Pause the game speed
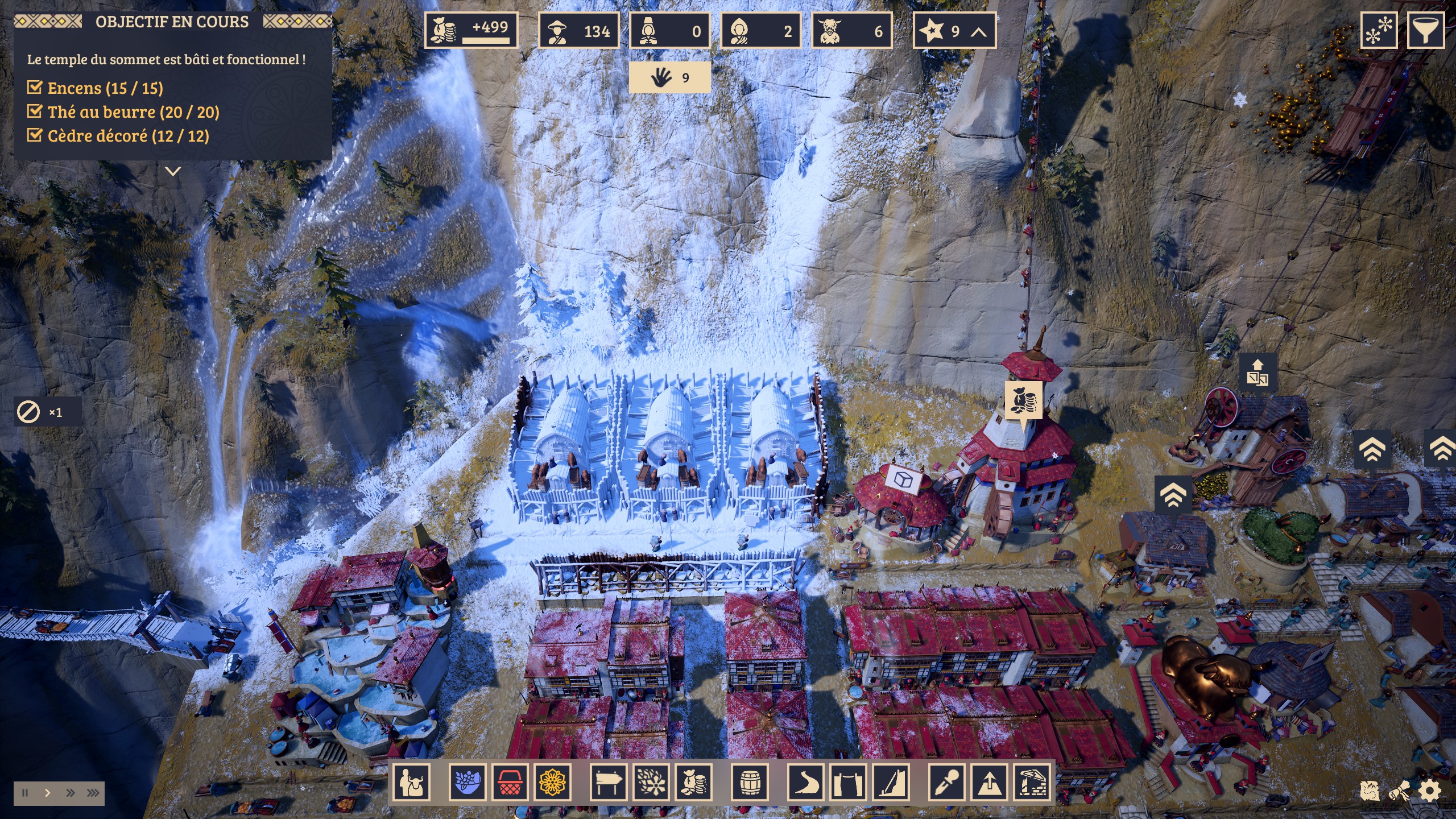1456x819 pixels. click(x=25, y=793)
